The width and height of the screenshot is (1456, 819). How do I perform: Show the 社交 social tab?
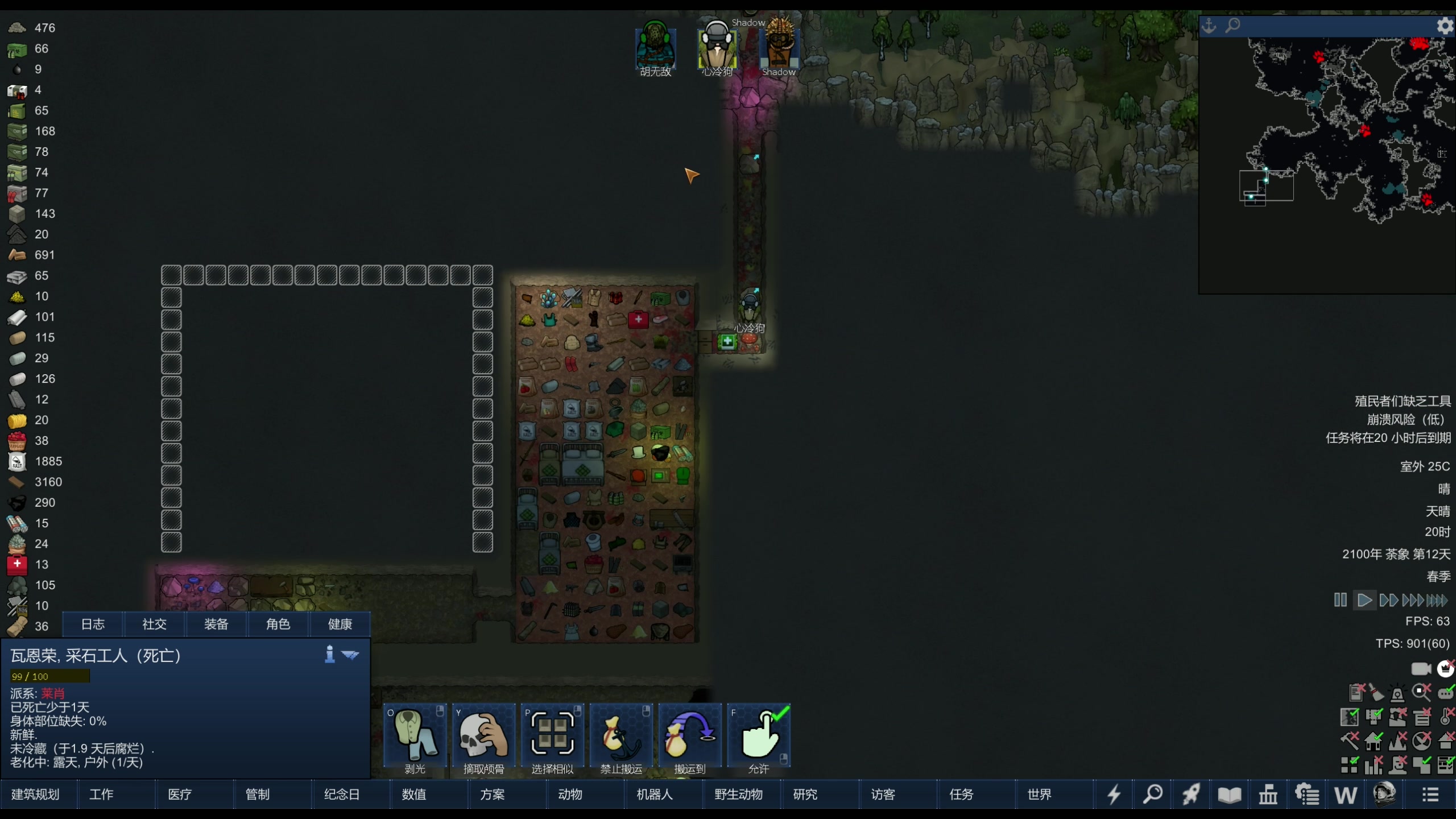click(x=154, y=624)
